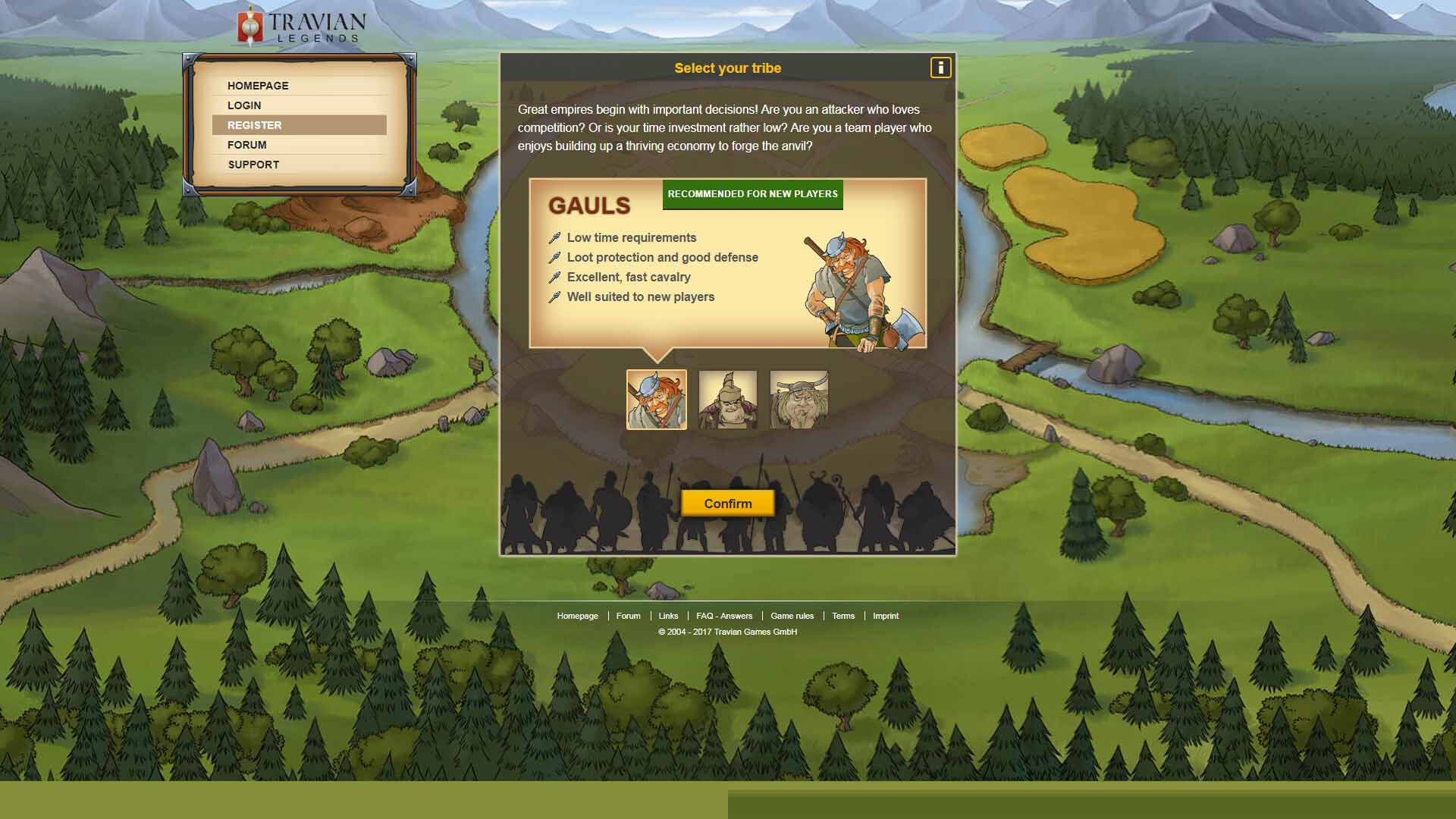Click the info icon in tribe panel
Viewport: 1456px width, 819px height.
coord(940,67)
